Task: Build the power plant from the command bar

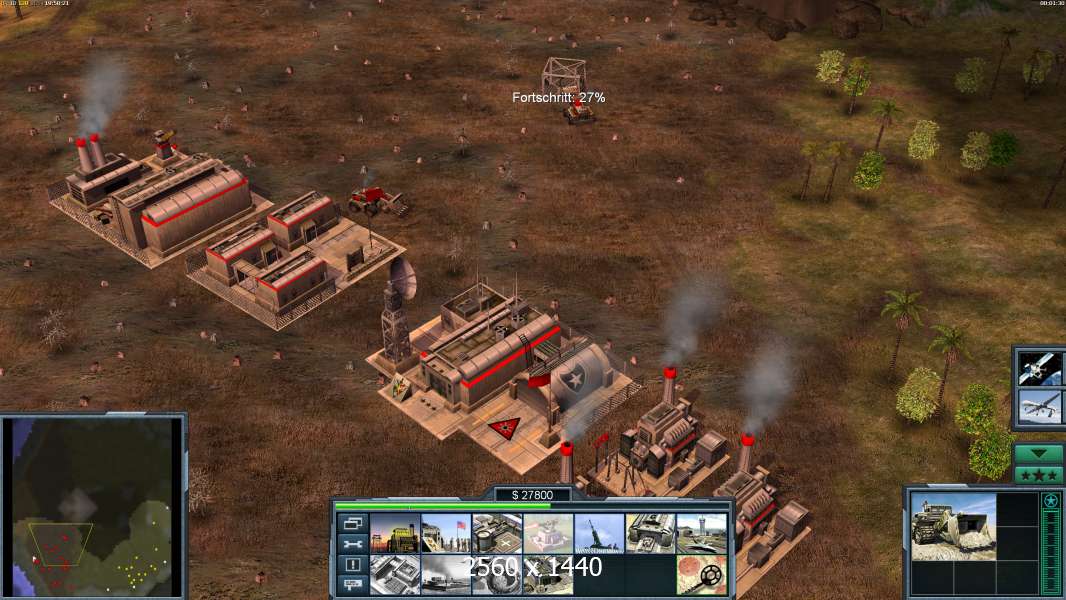Action: tap(395, 533)
